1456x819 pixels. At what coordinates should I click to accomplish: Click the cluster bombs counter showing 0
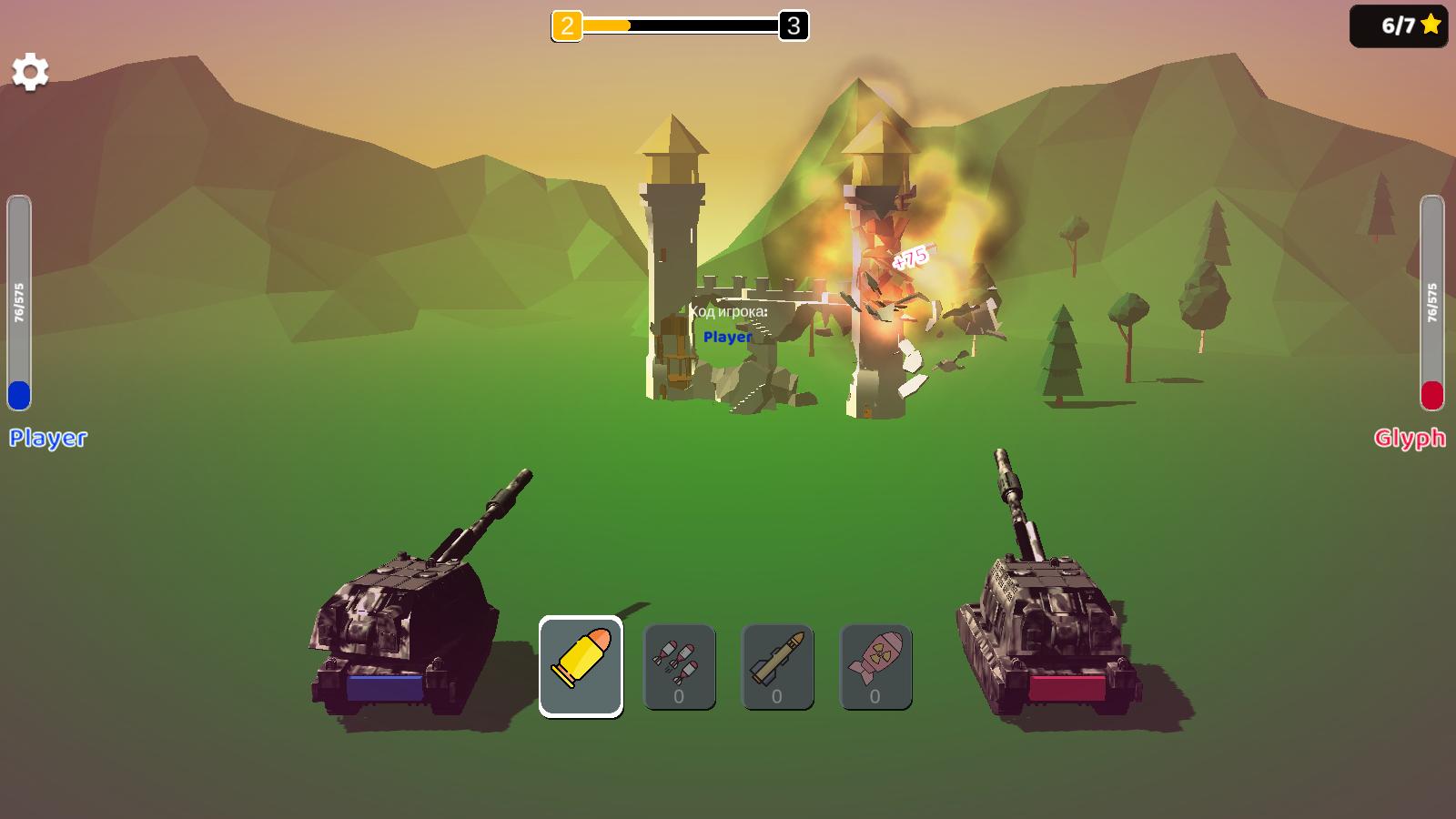[678, 696]
